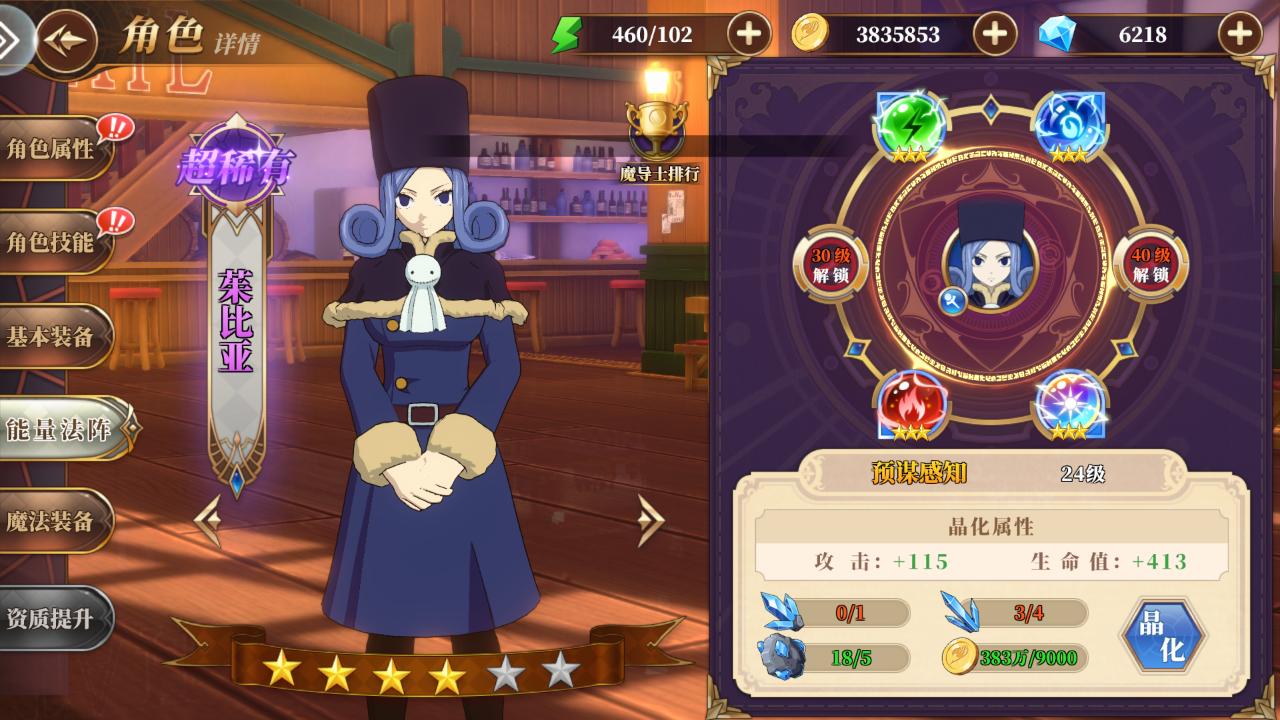The width and height of the screenshot is (1280, 720).
Task: Tap the 40级解锁 locked slot
Action: (1150, 265)
